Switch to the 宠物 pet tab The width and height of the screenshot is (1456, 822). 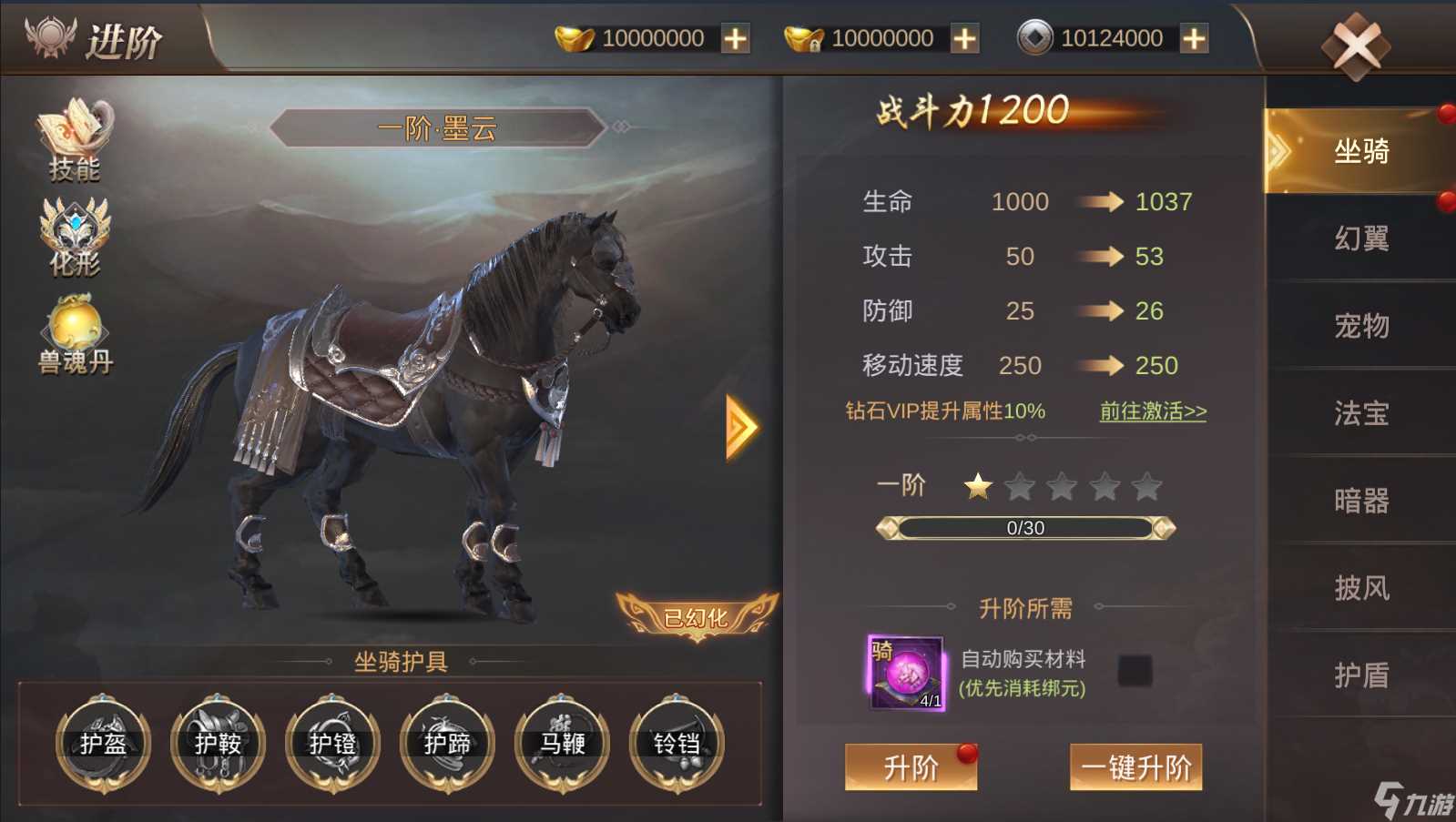1362,326
